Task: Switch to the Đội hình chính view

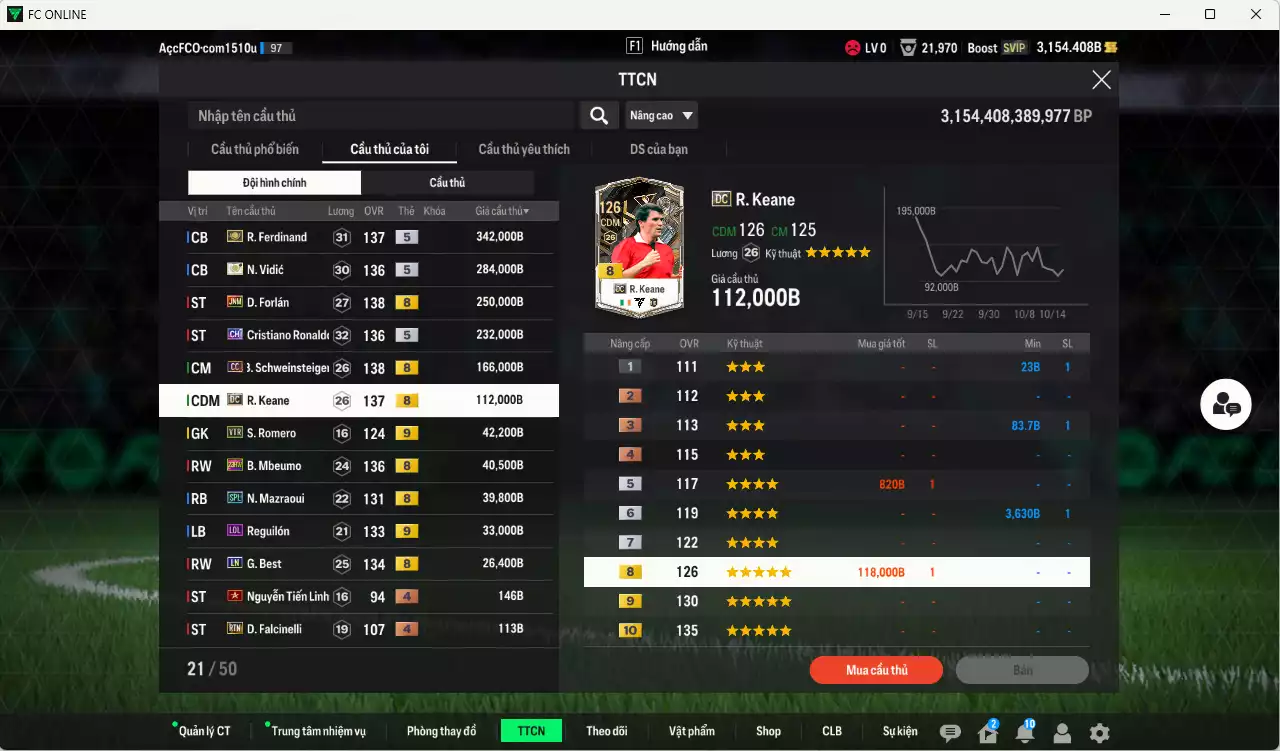Action: tap(274, 183)
